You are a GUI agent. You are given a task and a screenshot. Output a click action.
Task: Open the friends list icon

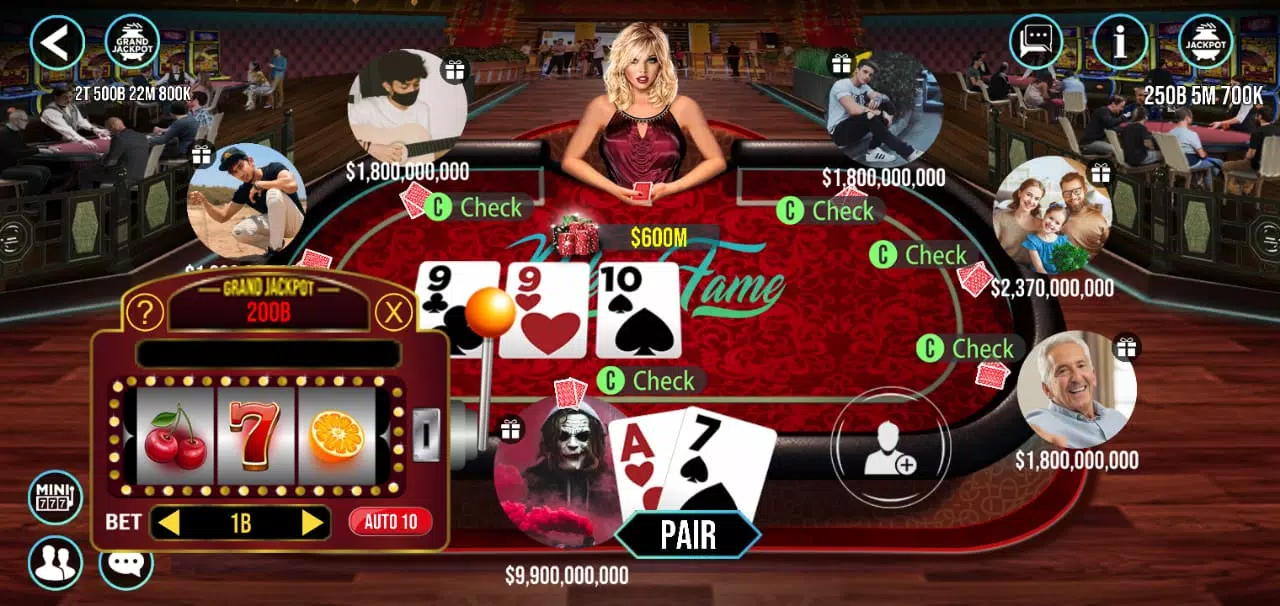(55, 561)
